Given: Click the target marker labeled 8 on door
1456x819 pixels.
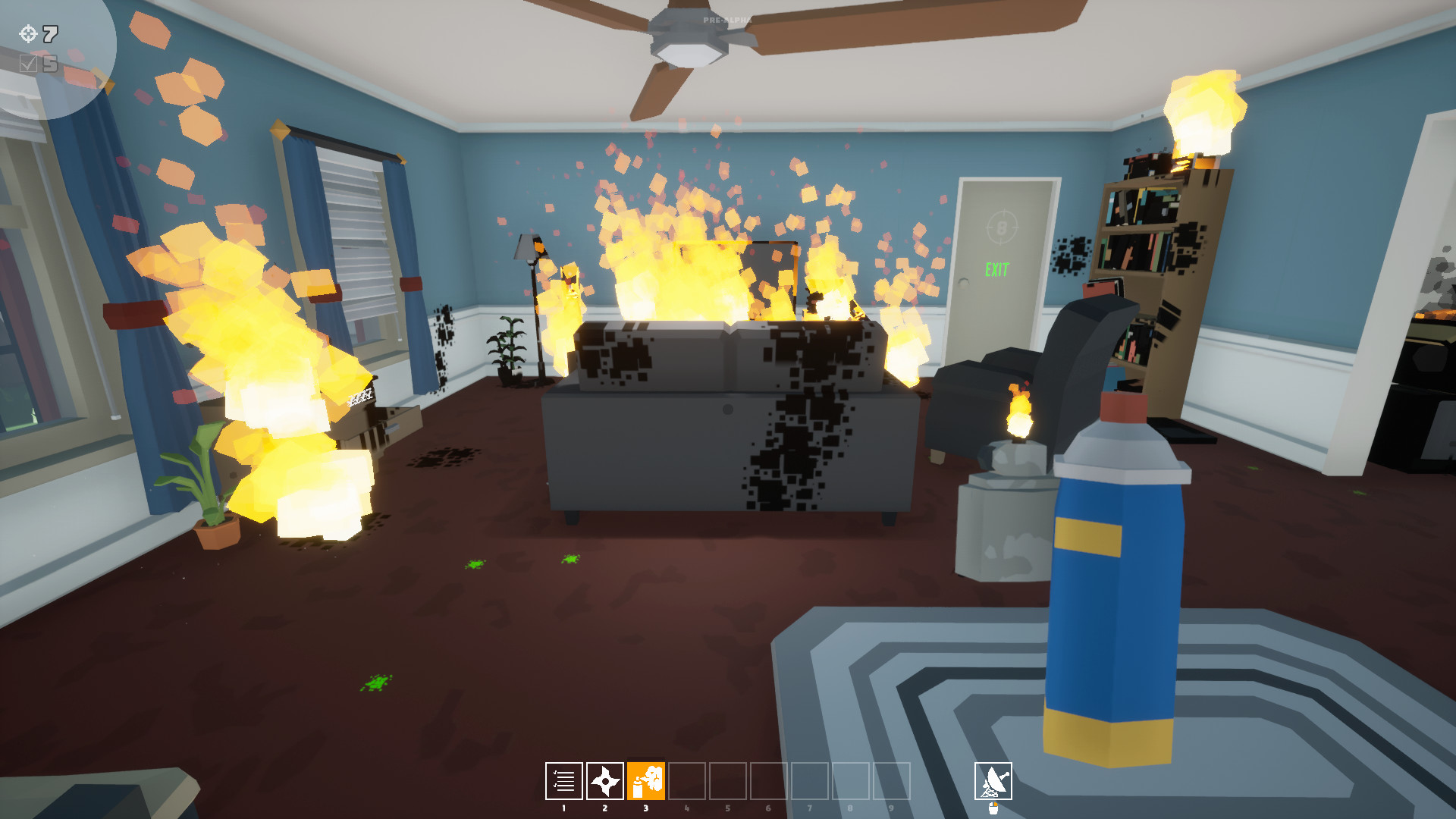Looking at the screenshot, I should [x=1003, y=226].
